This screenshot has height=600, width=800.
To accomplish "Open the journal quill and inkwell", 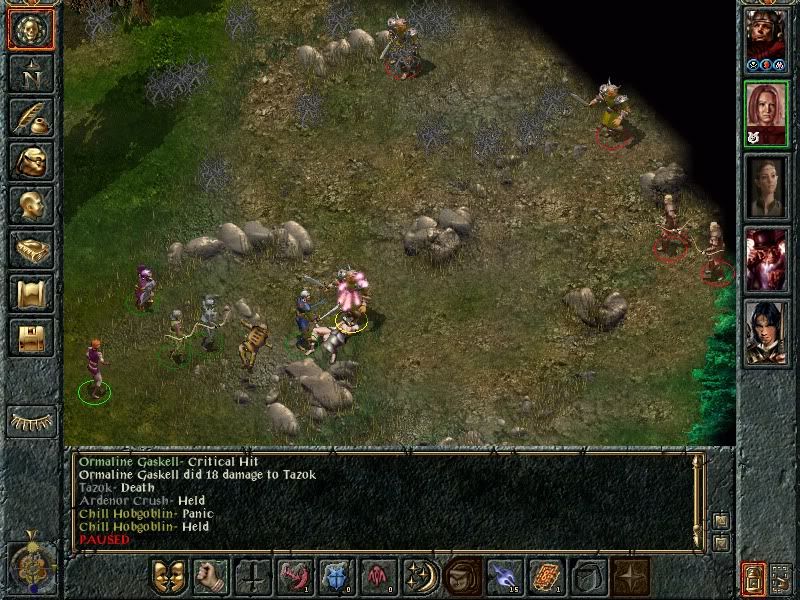I will [x=30, y=117].
